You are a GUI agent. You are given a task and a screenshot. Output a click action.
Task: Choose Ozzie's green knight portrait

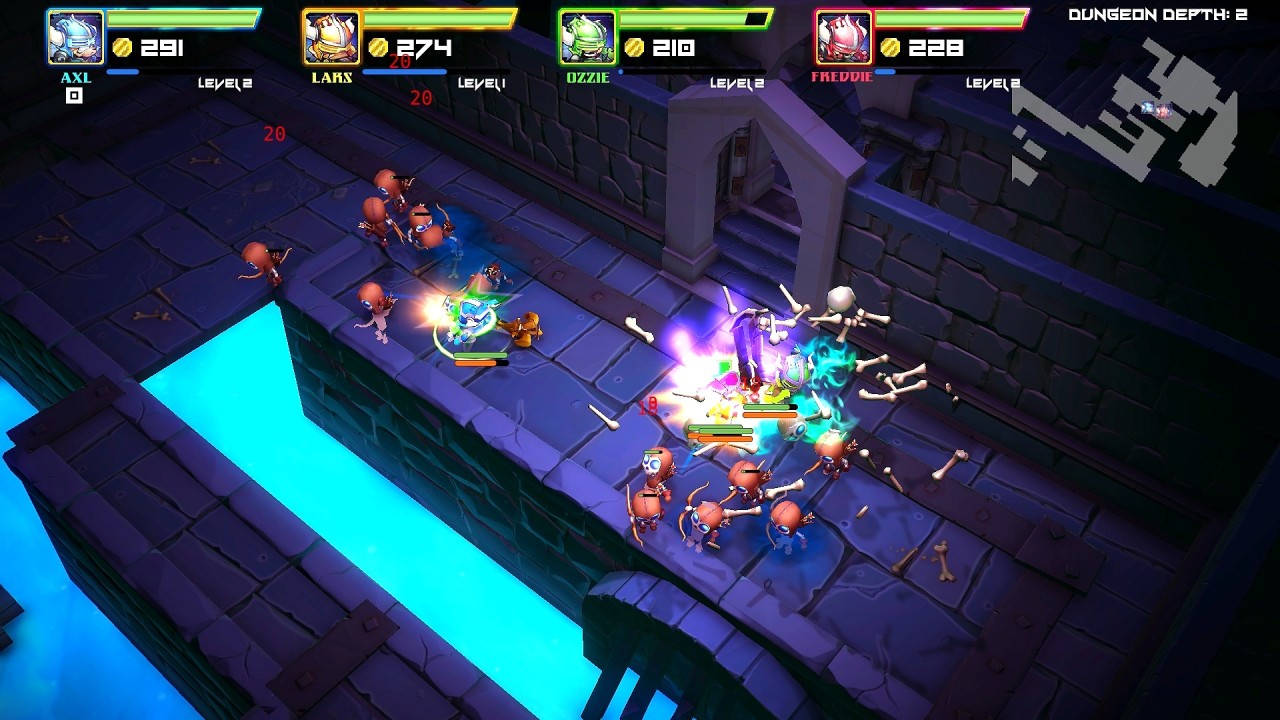pyautogui.click(x=587, y=38)
